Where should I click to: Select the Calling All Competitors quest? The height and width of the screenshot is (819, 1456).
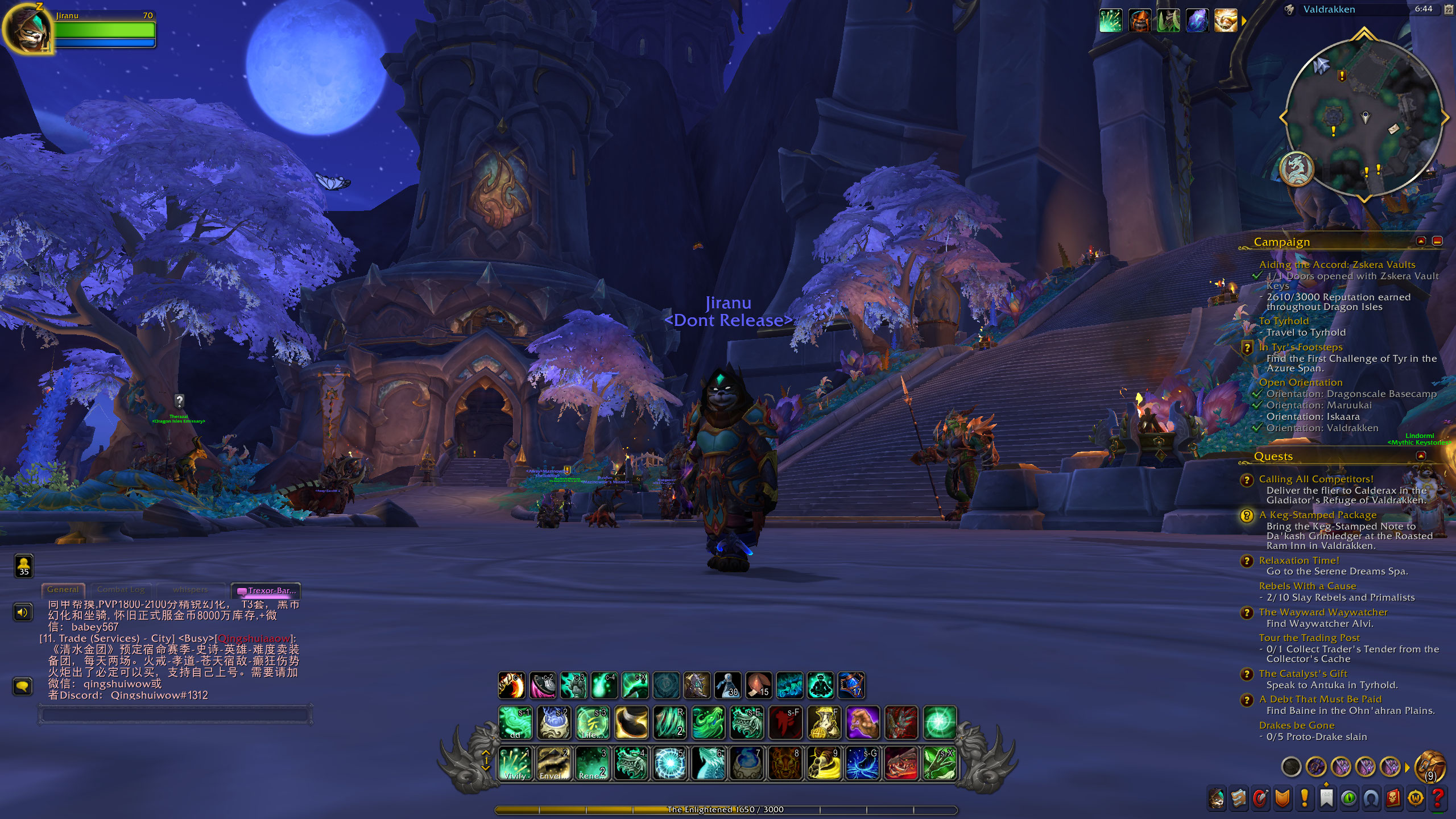coord(1316,479)
